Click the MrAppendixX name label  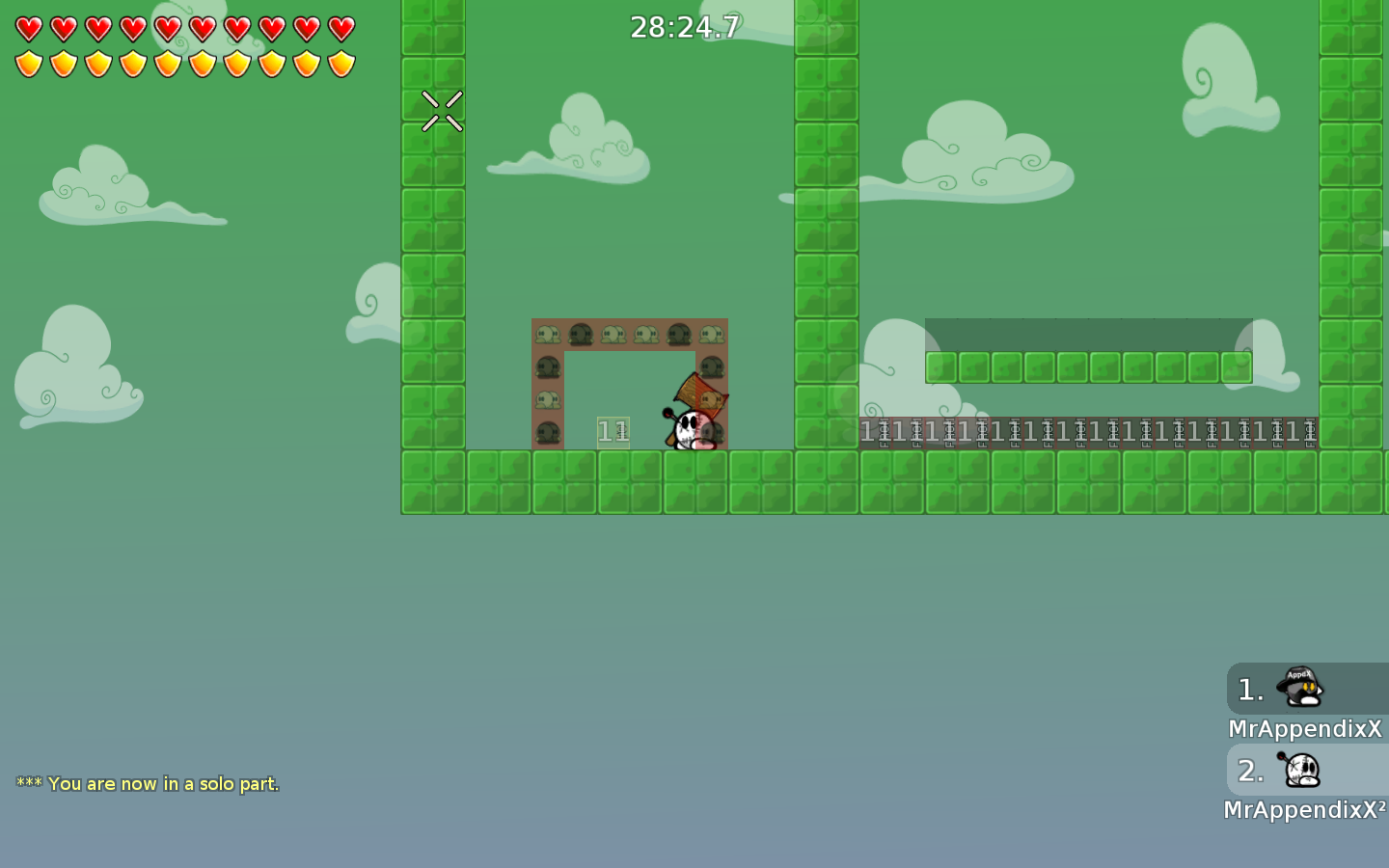coord(1304,729)
